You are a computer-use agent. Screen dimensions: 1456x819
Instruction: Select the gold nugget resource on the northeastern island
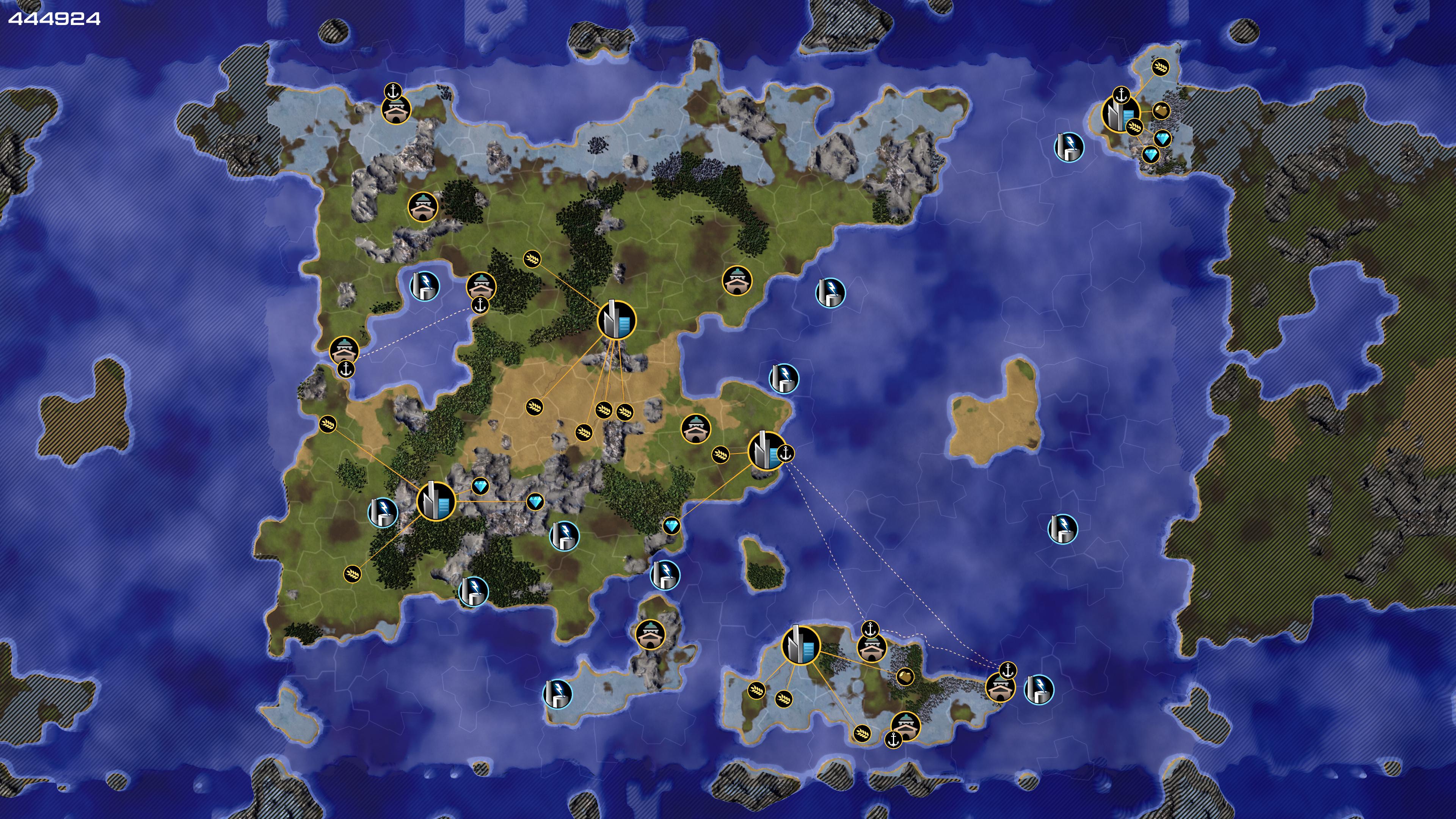coord(1161,110)
